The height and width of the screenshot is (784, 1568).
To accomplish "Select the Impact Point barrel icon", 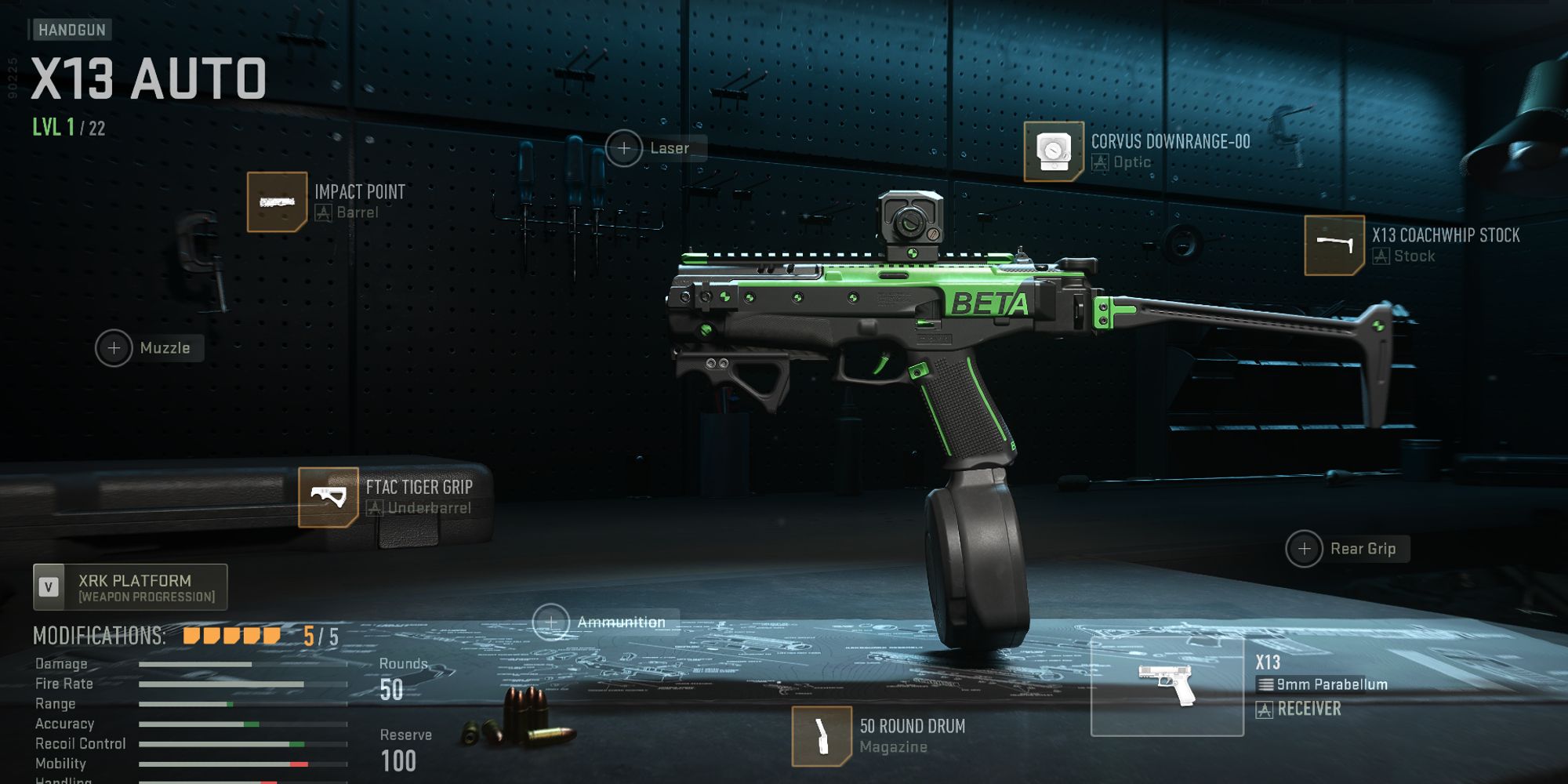I will pyautogui.click(x=276, y=201).
